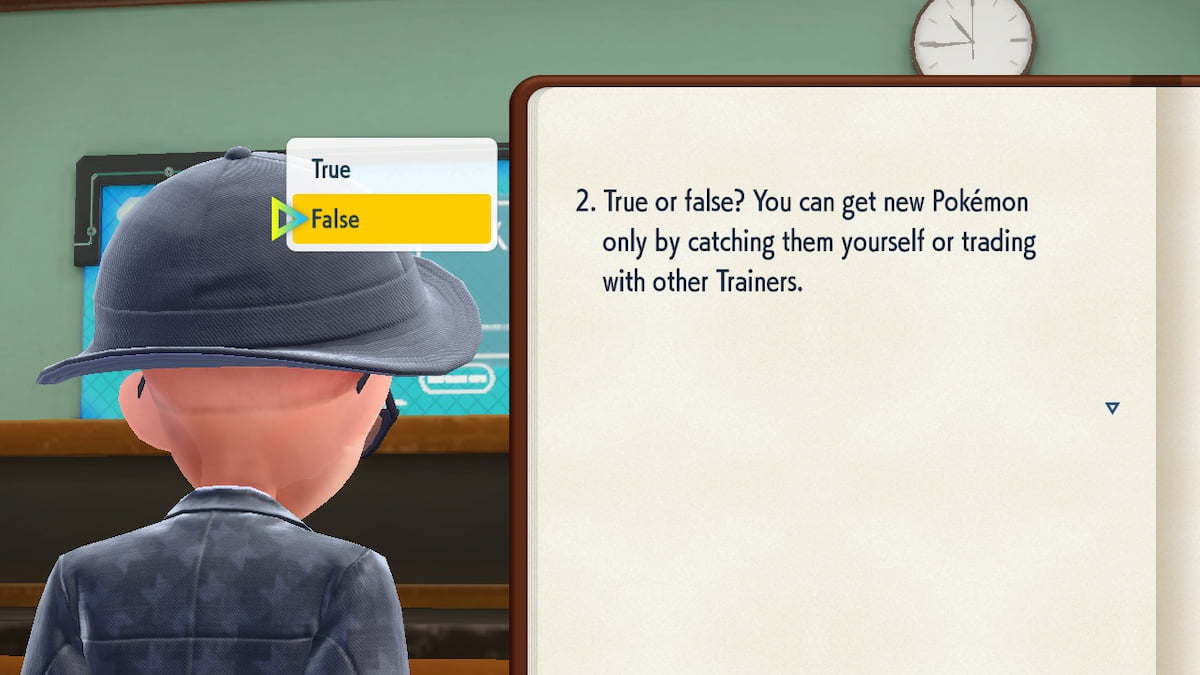Image resolution: width=1200 pixels, height=675 pixels.
Task: Select the highlighted False answer
Action: (391, 219)
